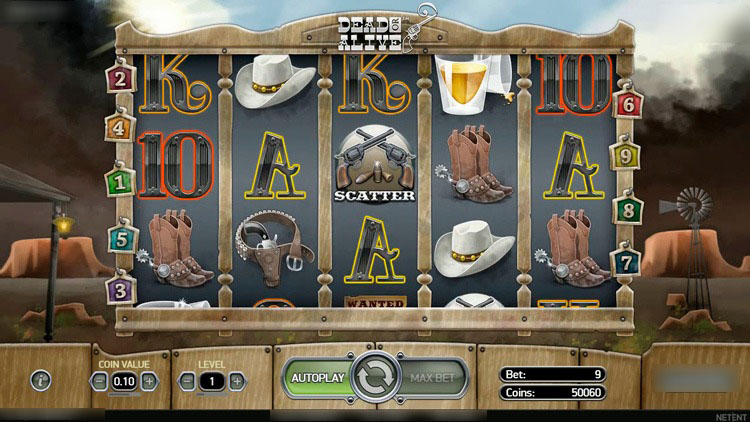Click the green bet line 1 marker
Viewport: 750px width, 422px height.
pyautogui.click(x=121, y=183)
